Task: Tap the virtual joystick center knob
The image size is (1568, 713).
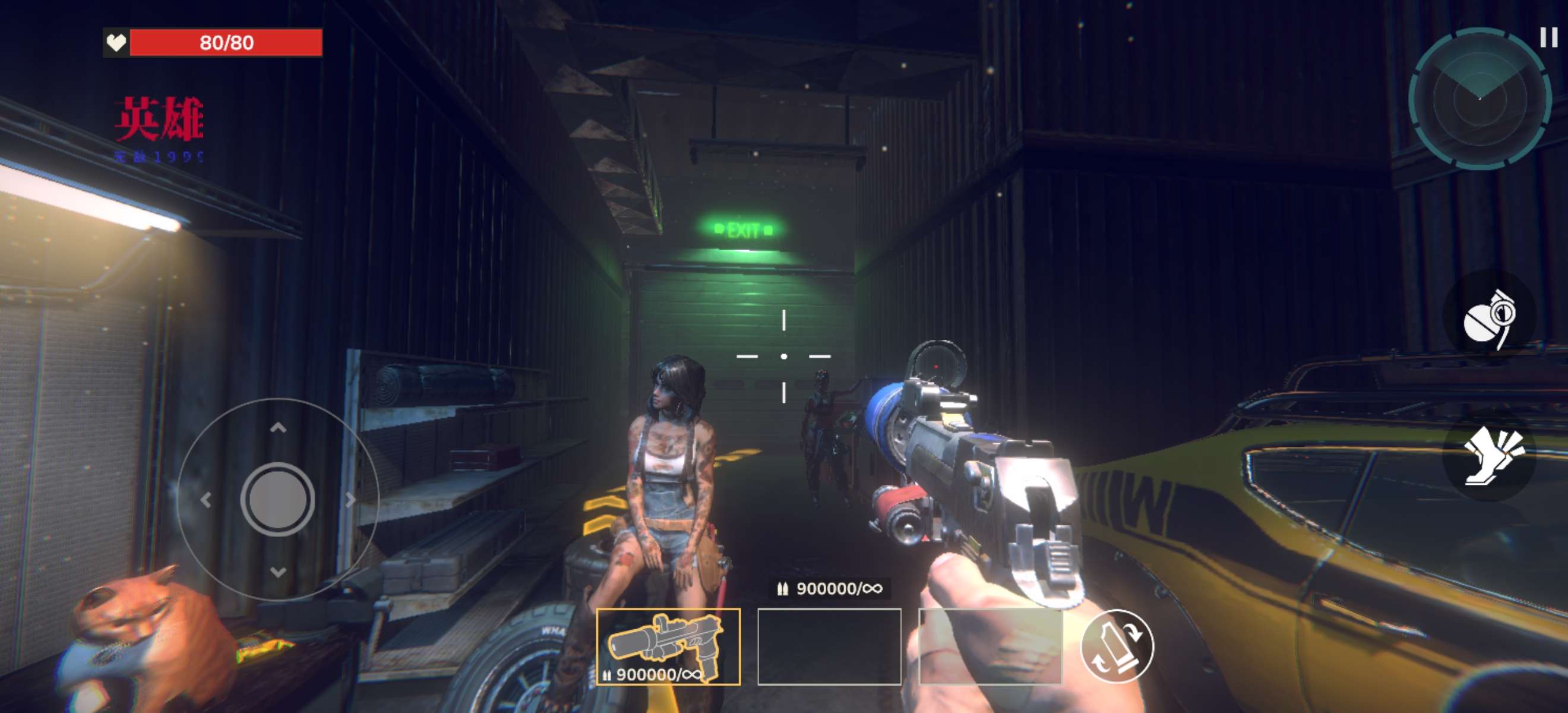Action: pos(277,499)
